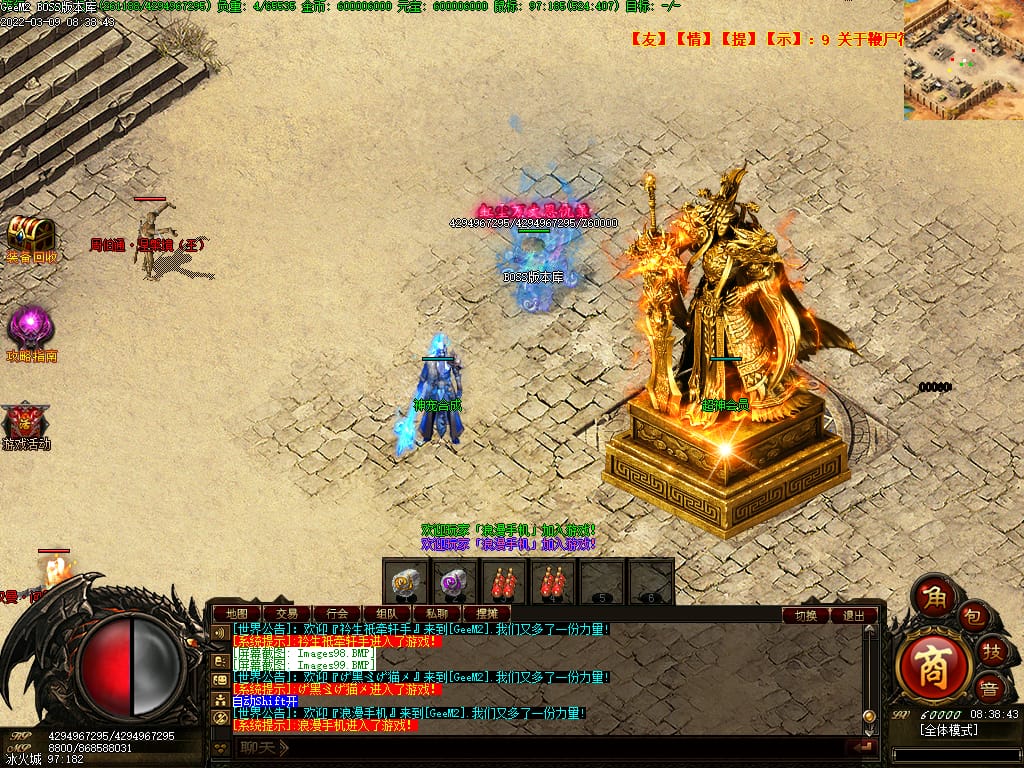Screen dimensions: 1024x768
Task: Click the minimap in the corner
Action: (963, 60)
